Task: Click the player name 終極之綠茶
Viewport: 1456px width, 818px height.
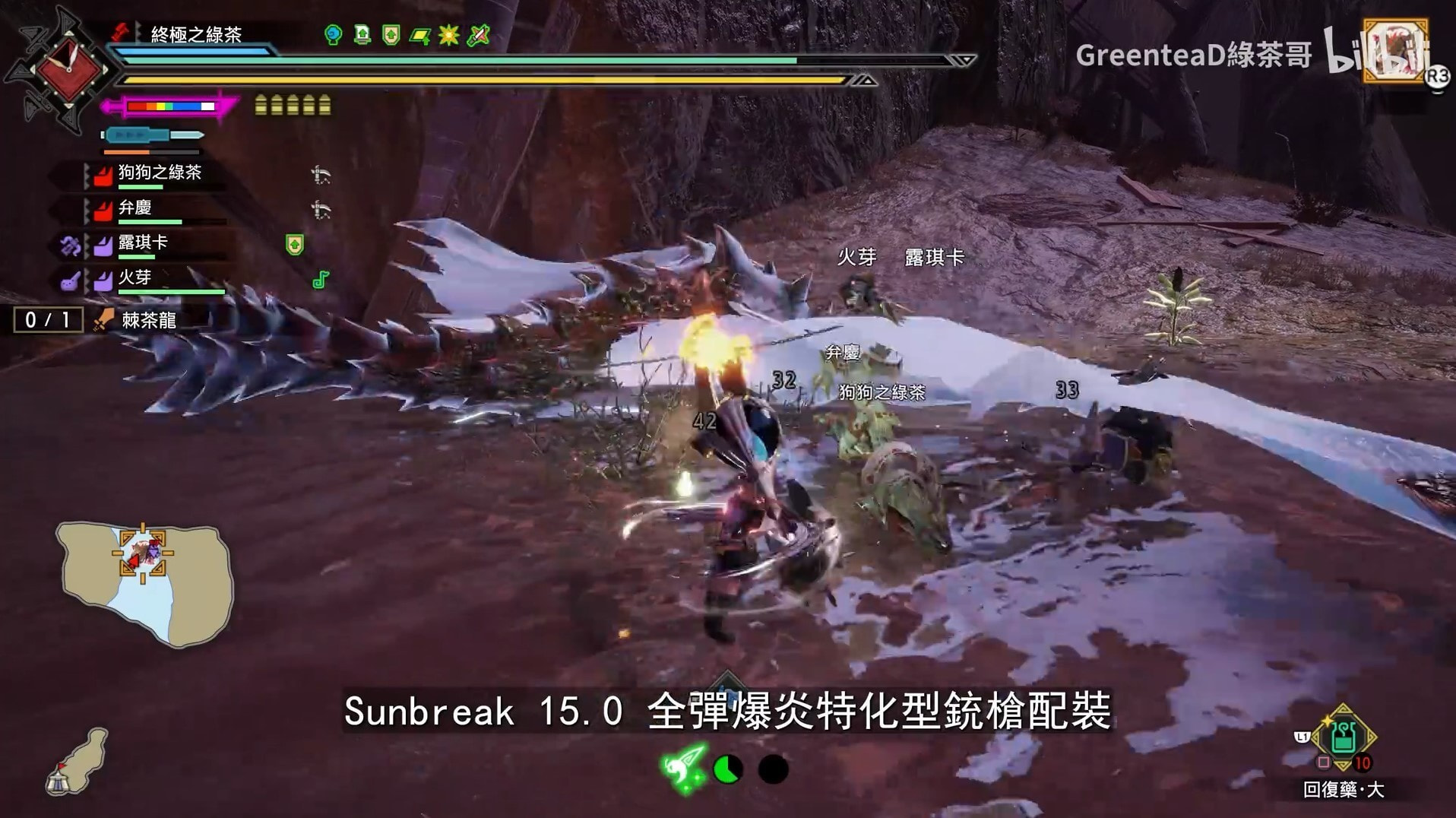Action: pos(196,34)
